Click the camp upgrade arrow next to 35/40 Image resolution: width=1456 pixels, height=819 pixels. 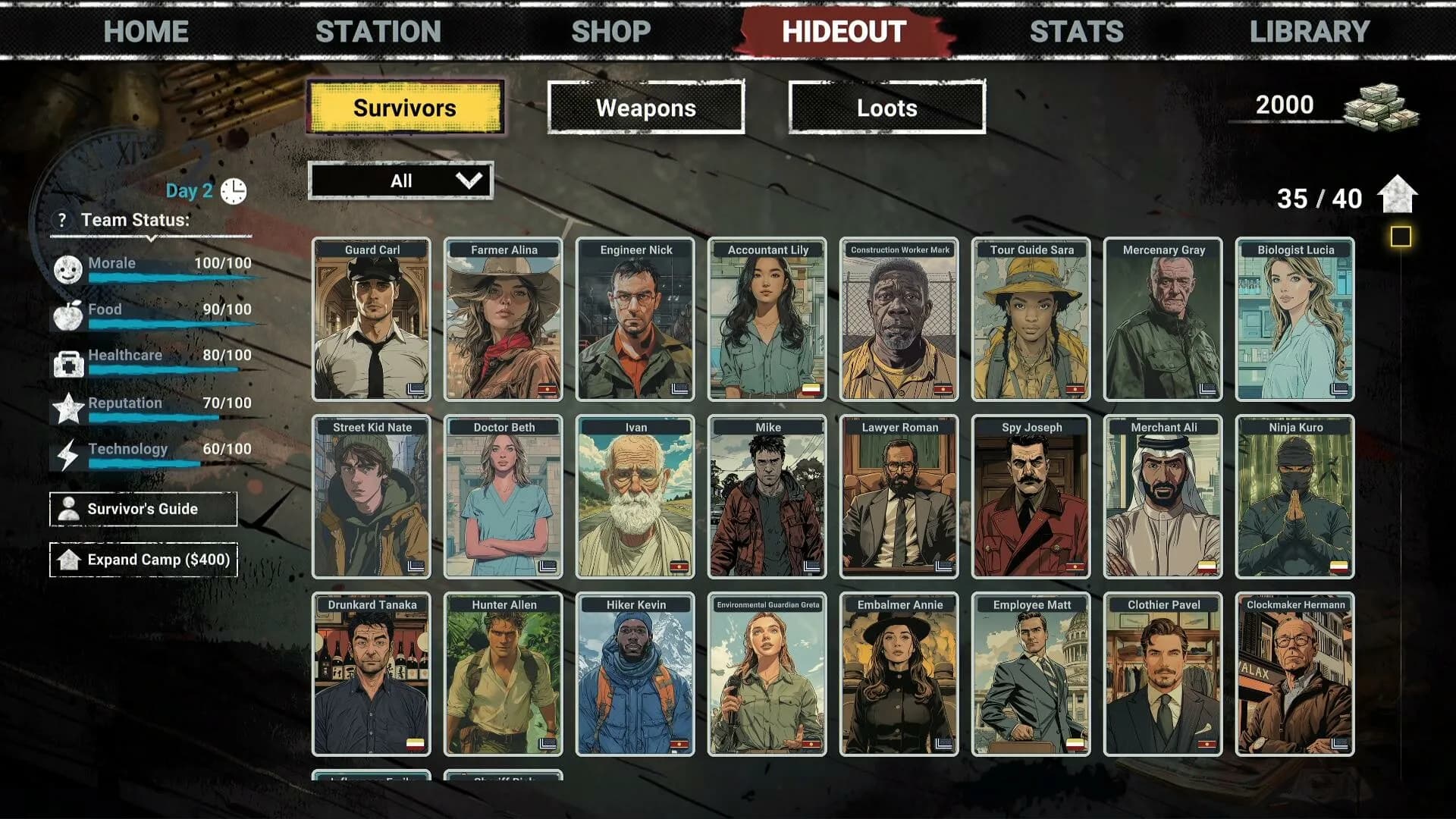1398,196
